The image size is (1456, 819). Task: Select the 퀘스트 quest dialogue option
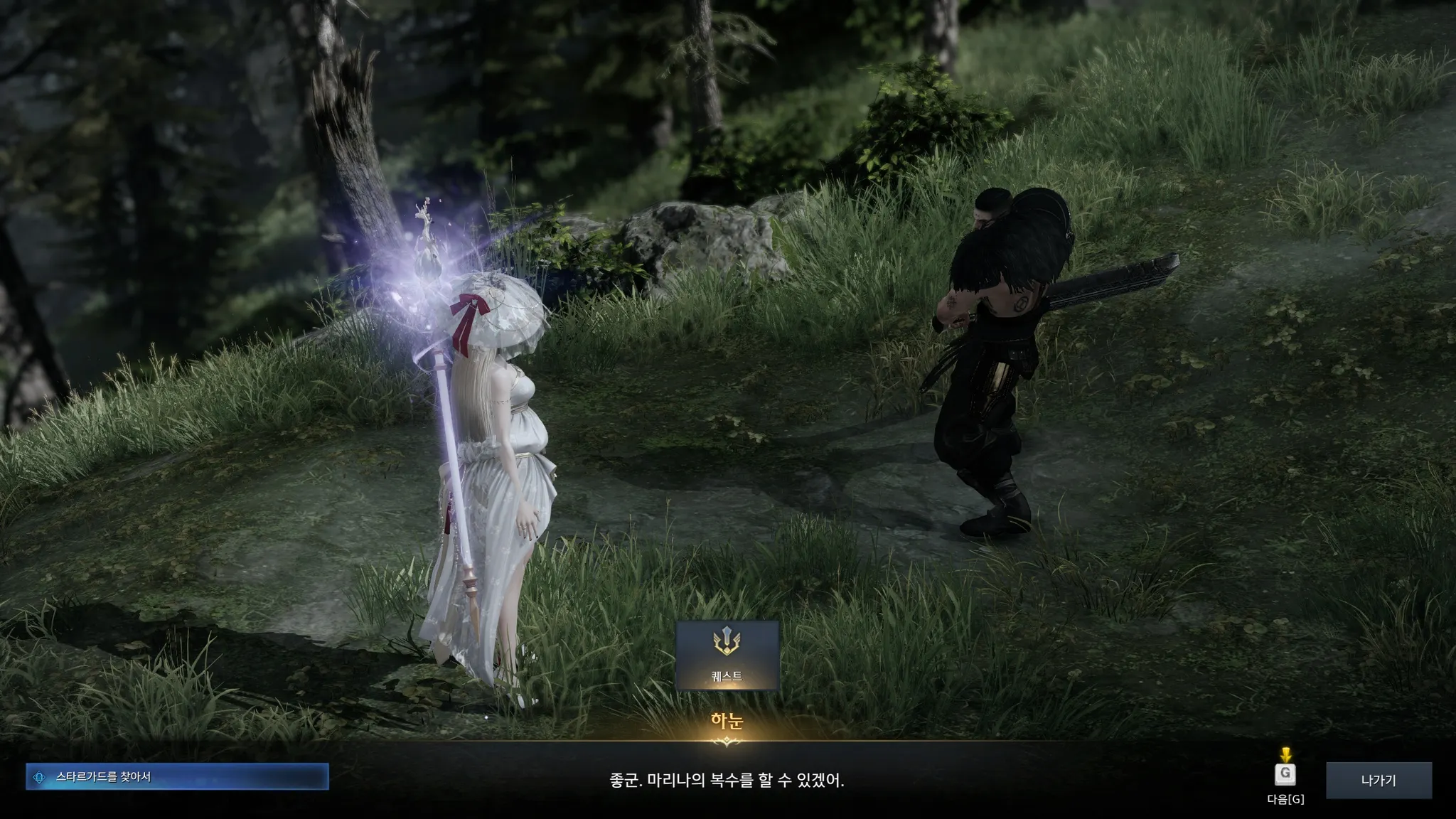727,655
